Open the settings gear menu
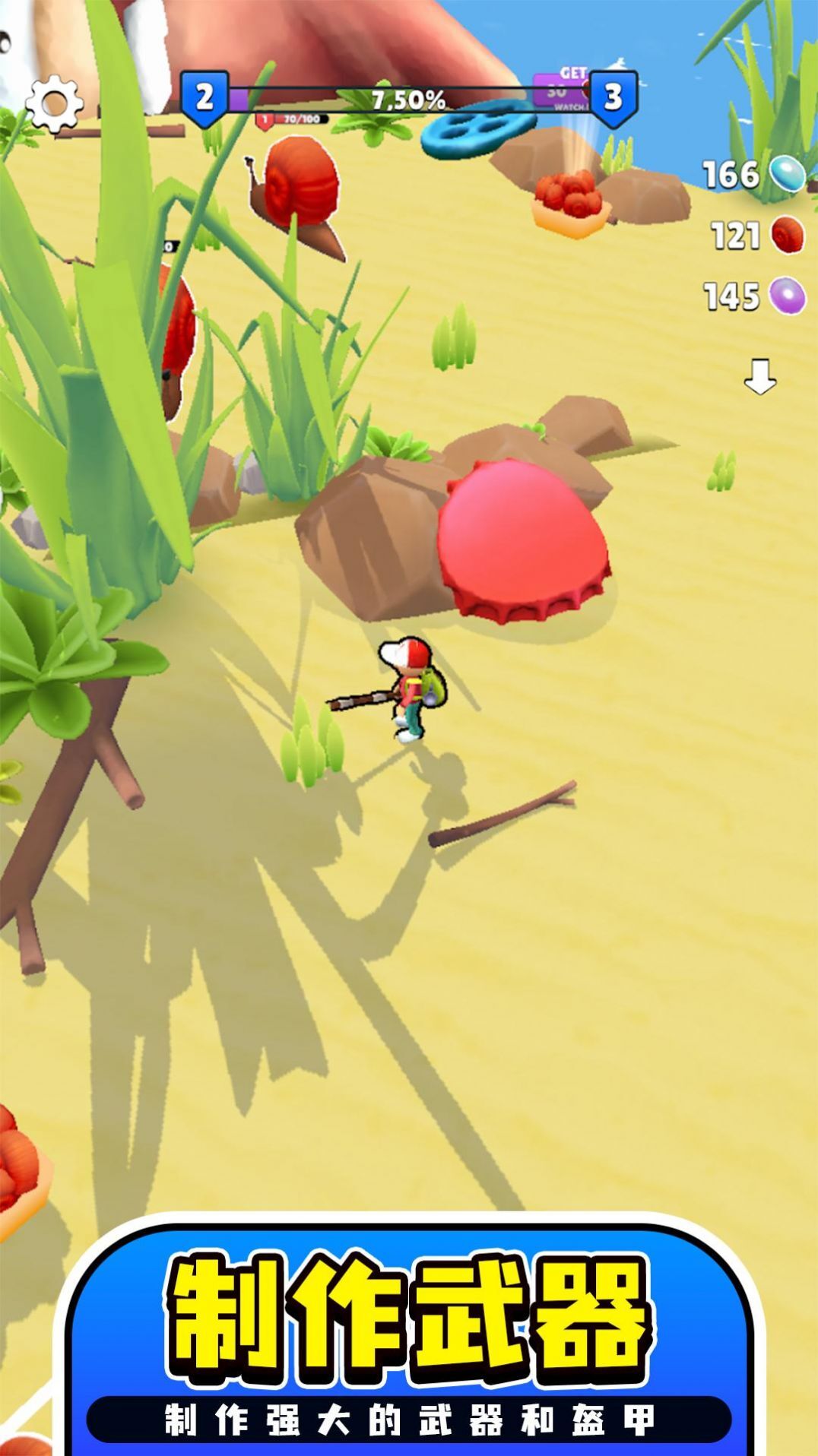The width and height of the screenshot is (818, 1456). (53, 103)
